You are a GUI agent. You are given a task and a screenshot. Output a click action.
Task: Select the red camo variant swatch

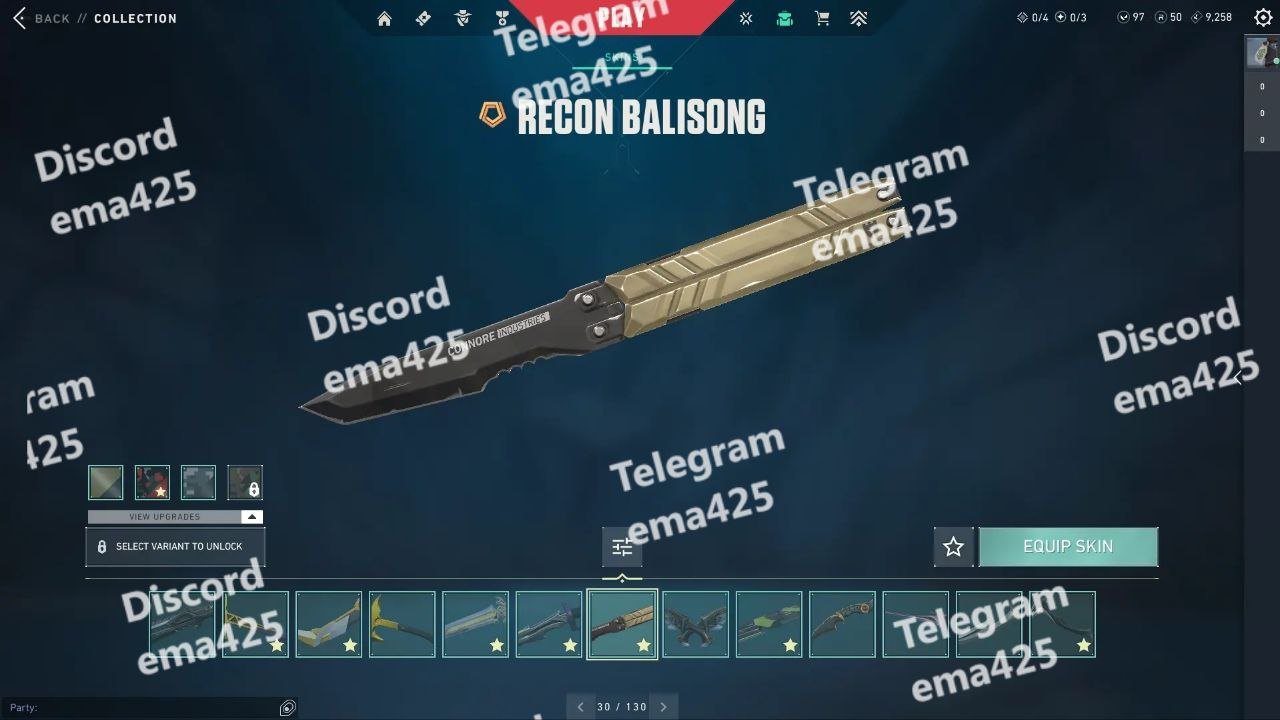152,482
